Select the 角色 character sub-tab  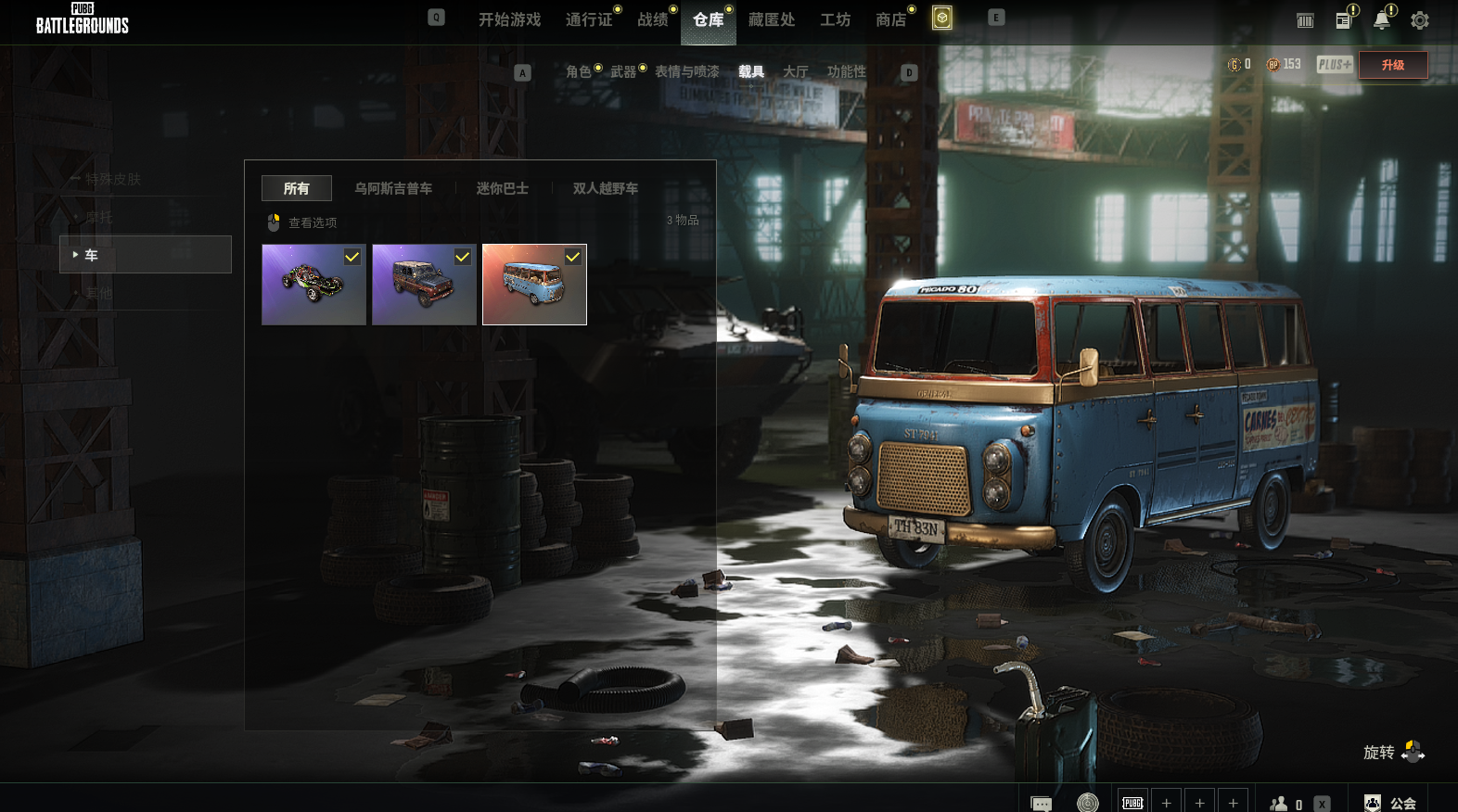[579, 71]
